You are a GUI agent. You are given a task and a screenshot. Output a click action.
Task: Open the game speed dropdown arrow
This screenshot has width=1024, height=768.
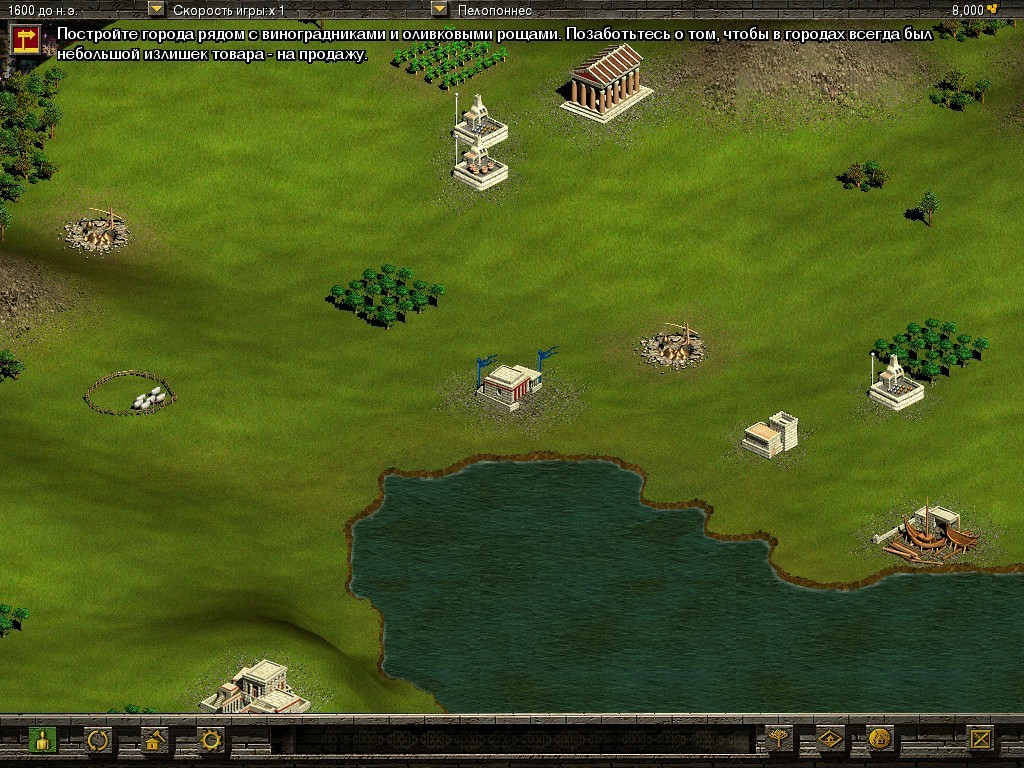point(156,9)
